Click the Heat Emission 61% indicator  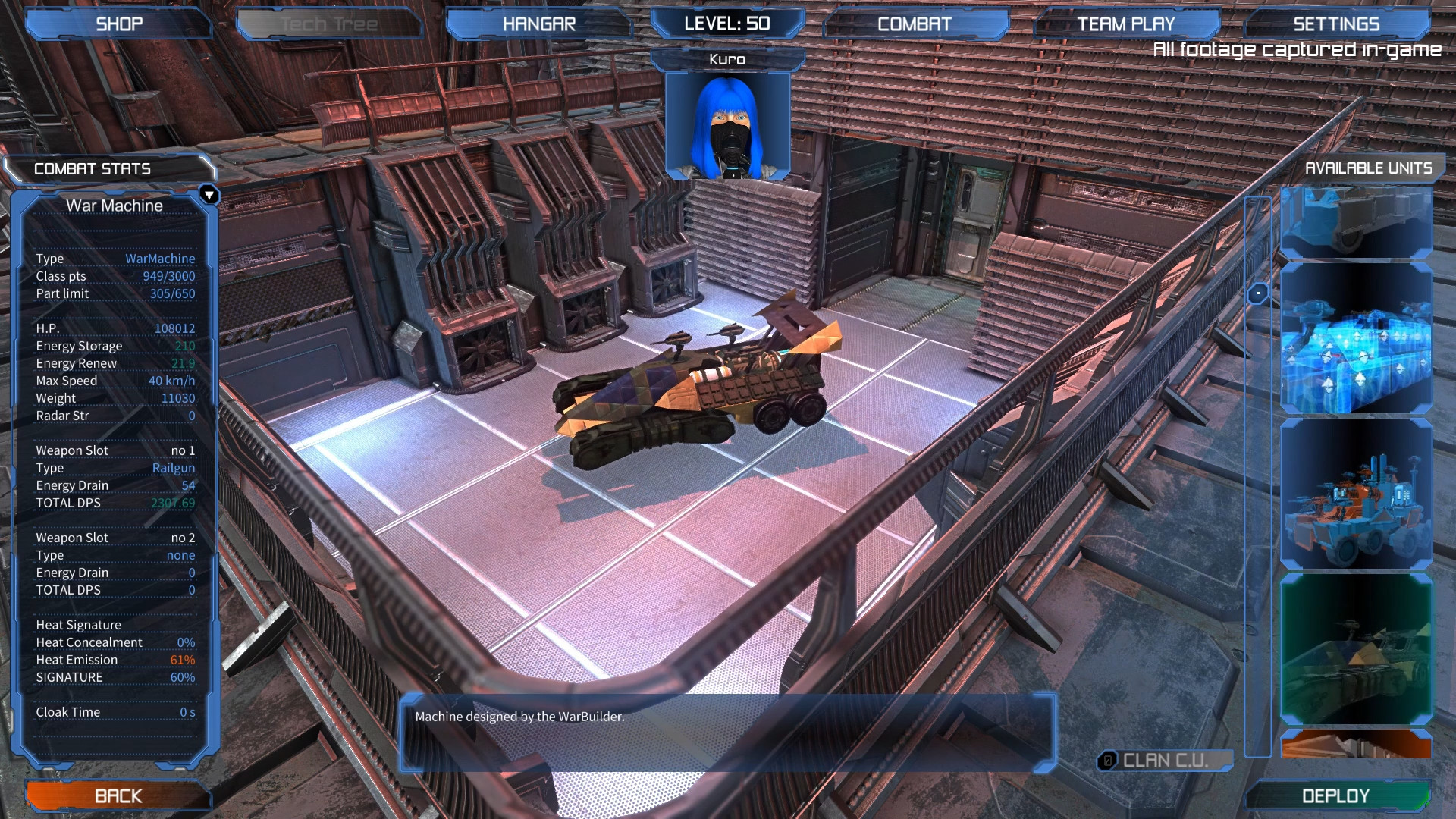[x=114, y=659]
